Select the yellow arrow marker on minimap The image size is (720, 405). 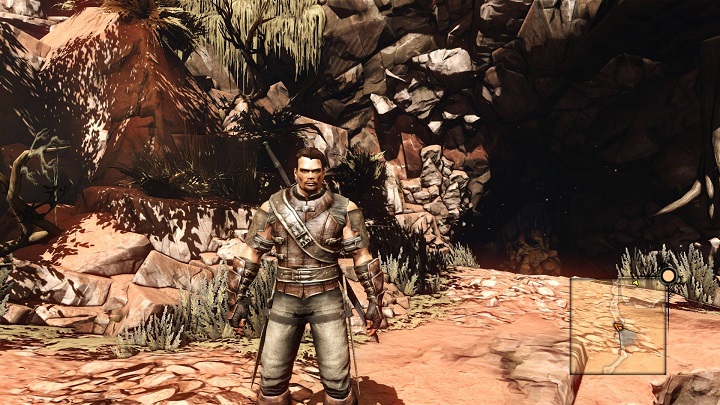click(635, 283)
